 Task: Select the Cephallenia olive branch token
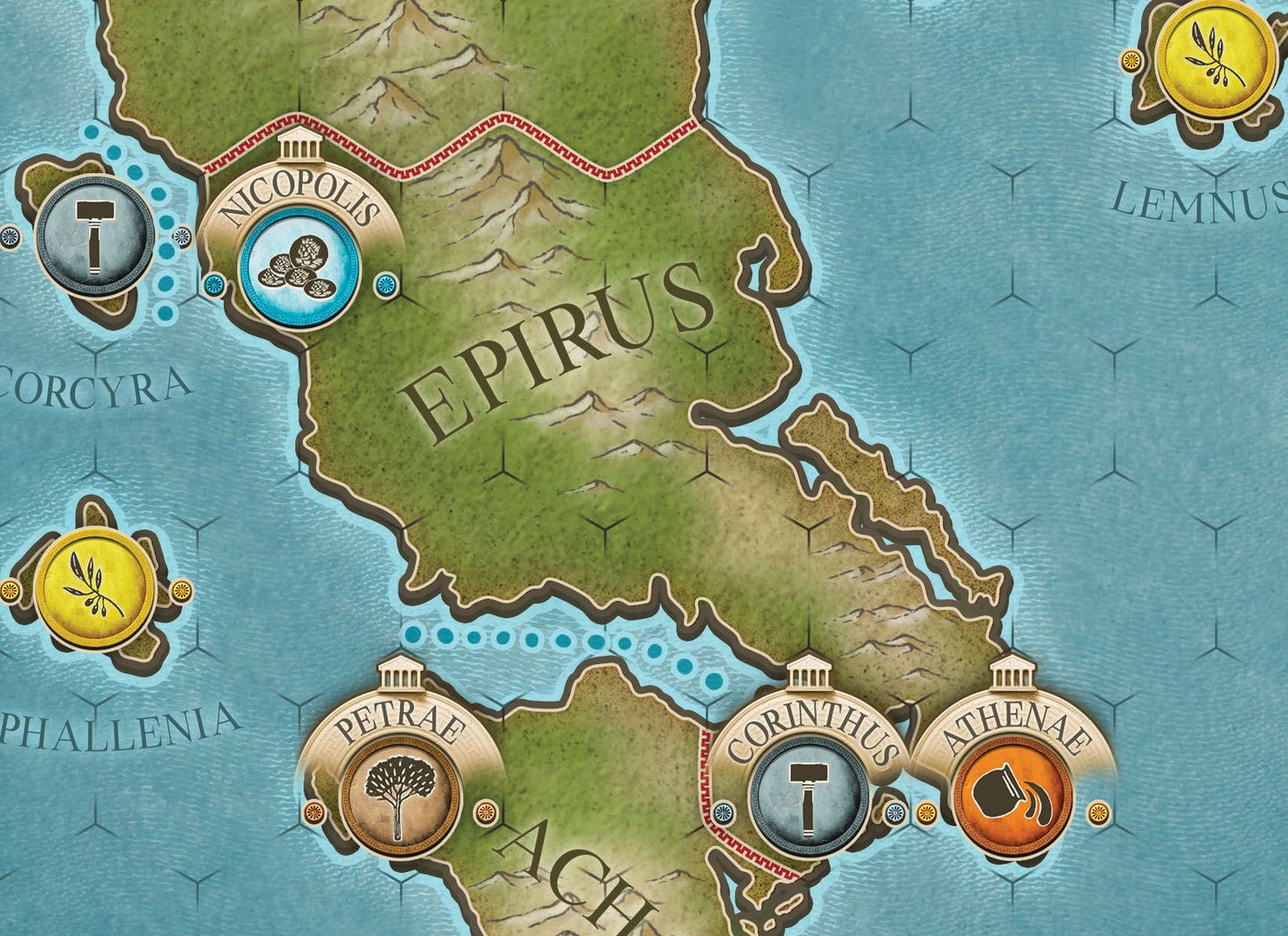pos(96,588)
